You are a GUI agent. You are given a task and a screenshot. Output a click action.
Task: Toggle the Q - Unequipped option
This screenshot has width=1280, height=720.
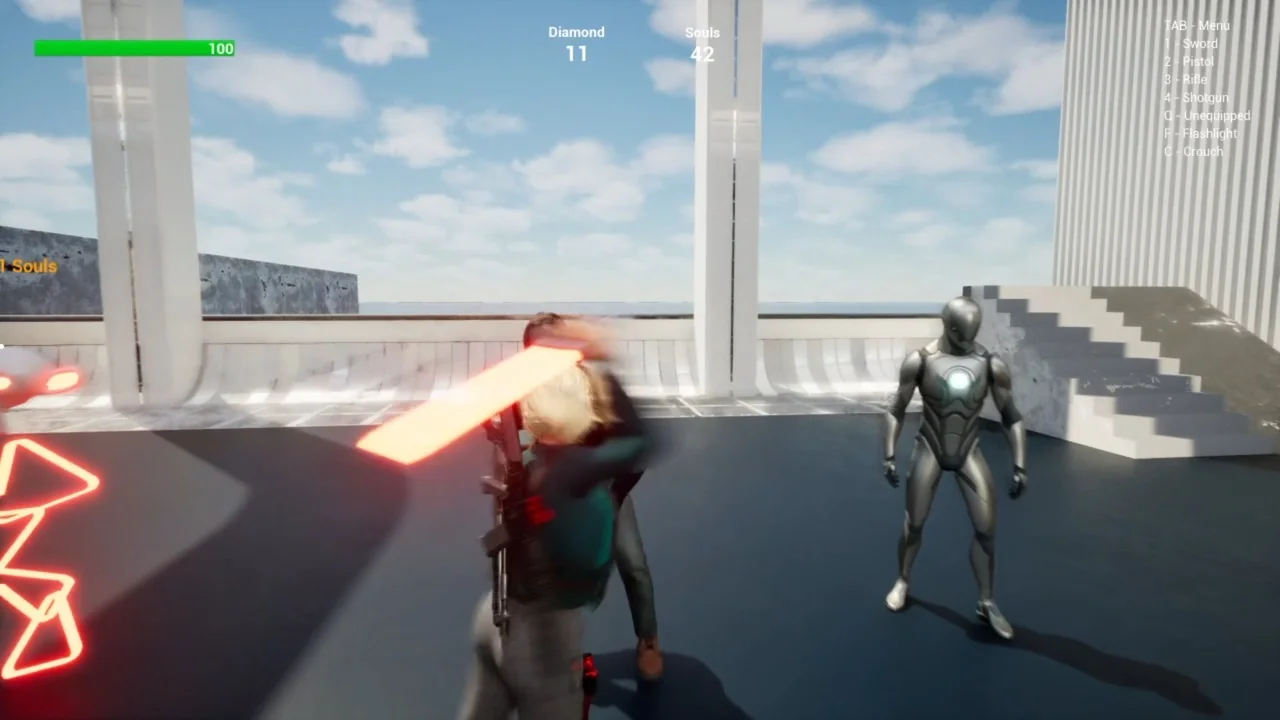(x=1208, y=115)
